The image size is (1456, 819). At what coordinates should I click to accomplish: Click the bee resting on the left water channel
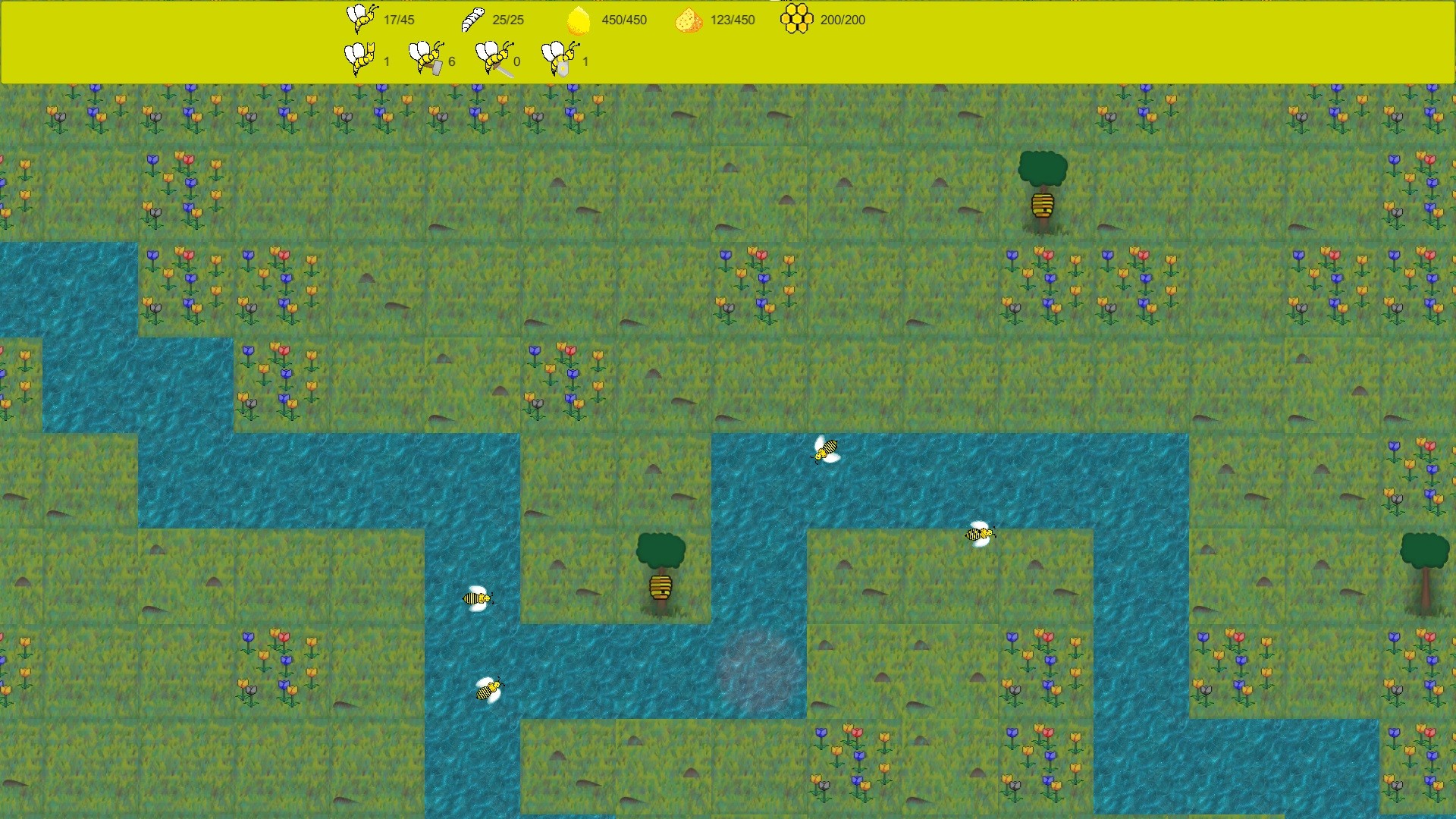(x=476, y=598)
